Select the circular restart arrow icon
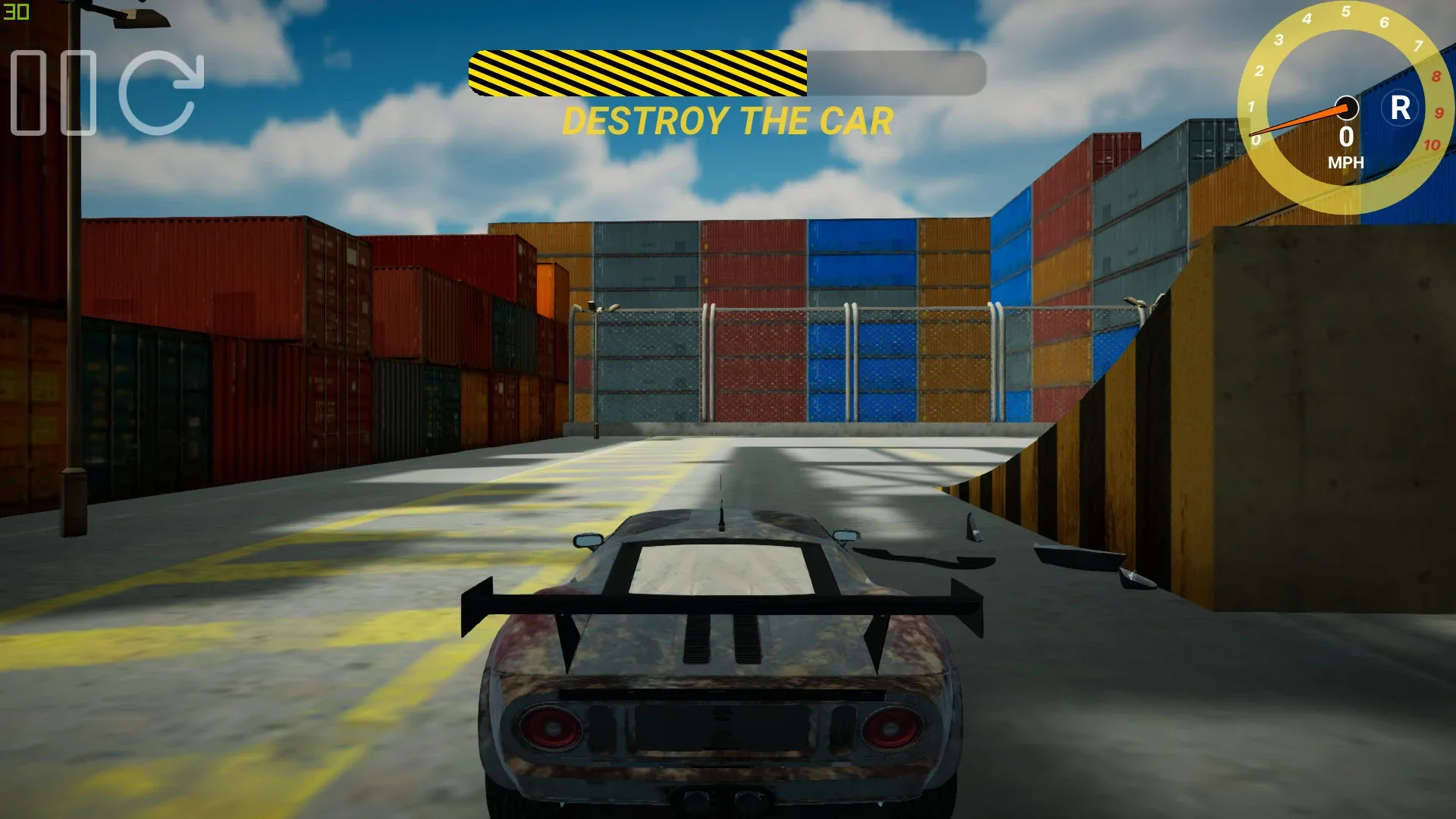Image resolution: width=1456 pixels, height=819 pixels. coord(161,93)
